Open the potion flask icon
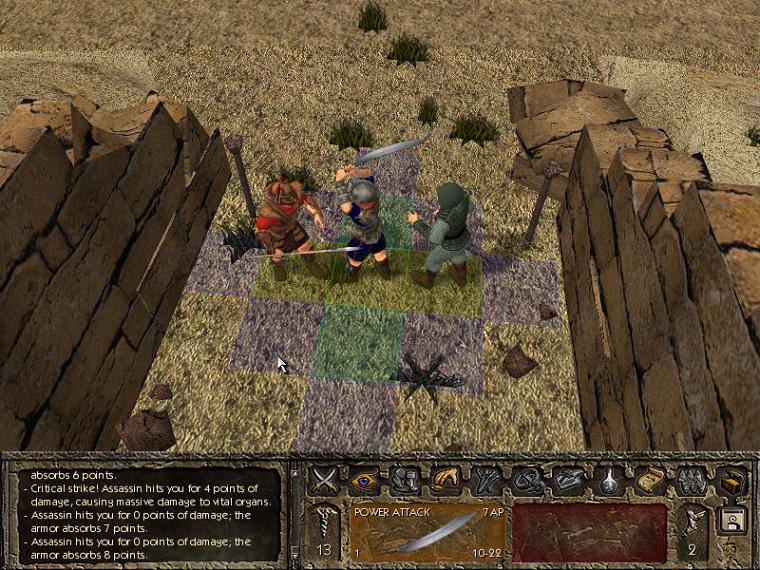Viewport: 760px width, 570px height. tap(608, 480)
